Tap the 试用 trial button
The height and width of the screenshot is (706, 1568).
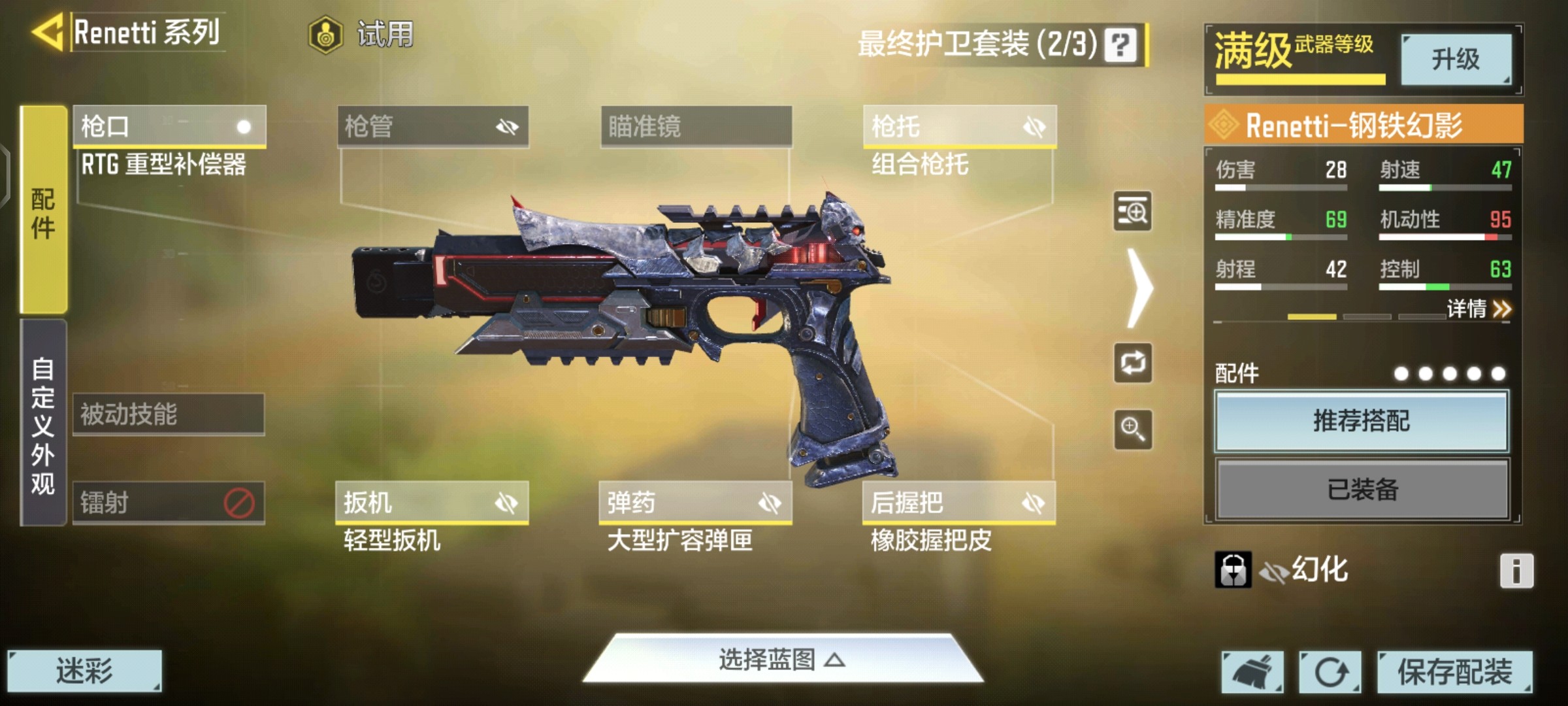coord(362,34)
